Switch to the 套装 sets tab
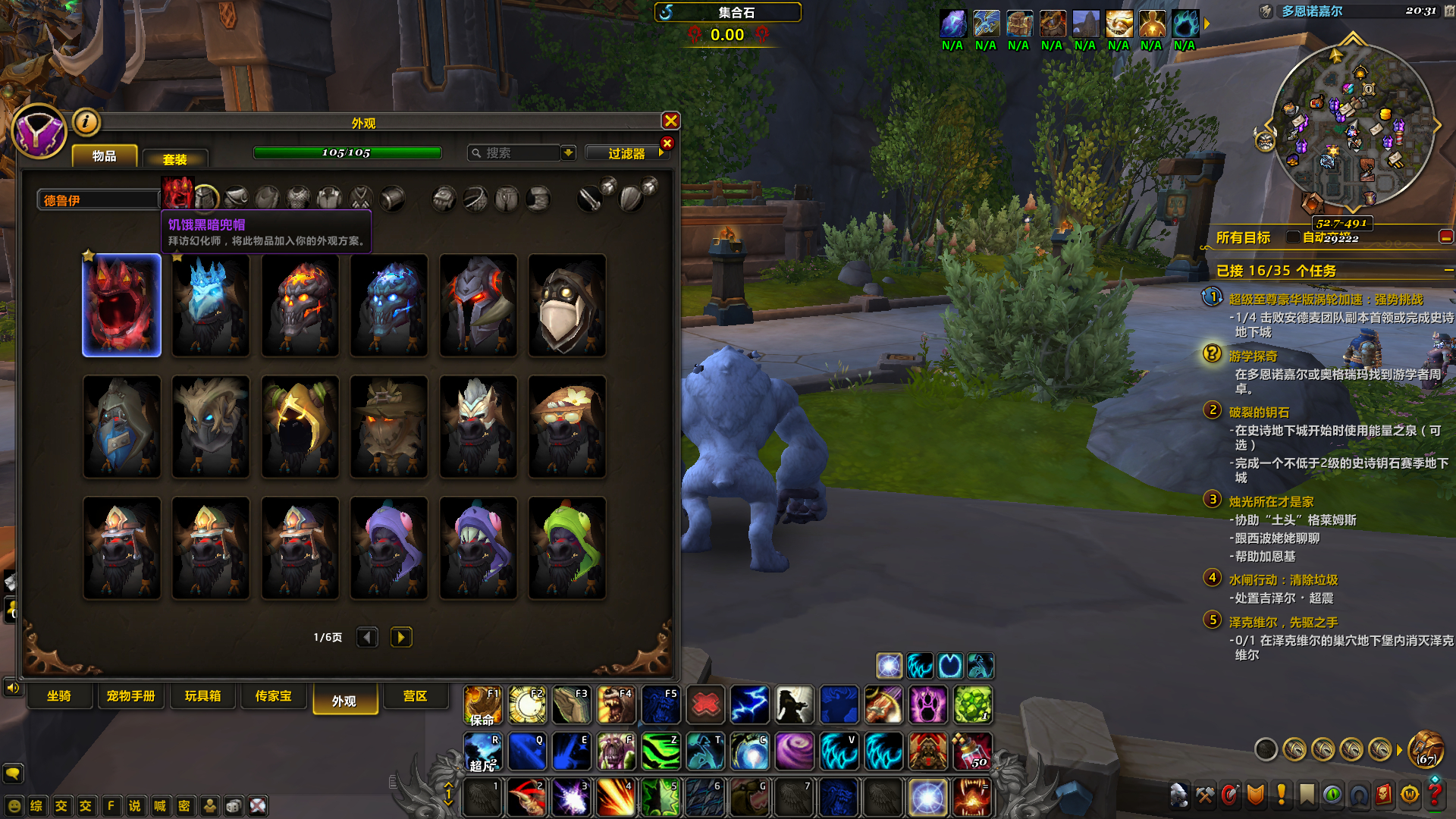1456x819 pixels. [x=174, y=159]
